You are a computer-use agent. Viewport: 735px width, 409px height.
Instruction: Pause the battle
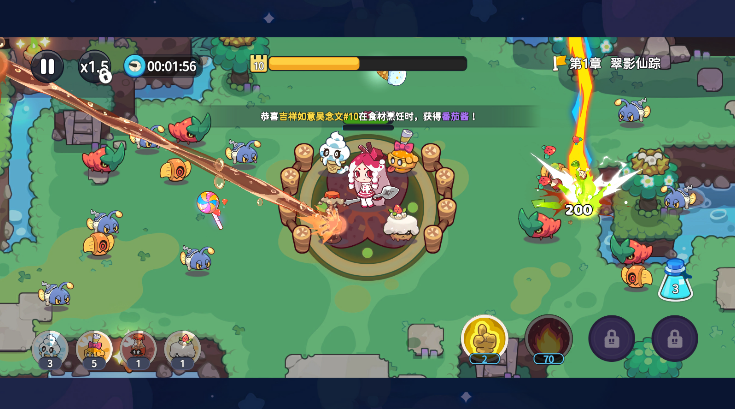[x=47, y=67]
